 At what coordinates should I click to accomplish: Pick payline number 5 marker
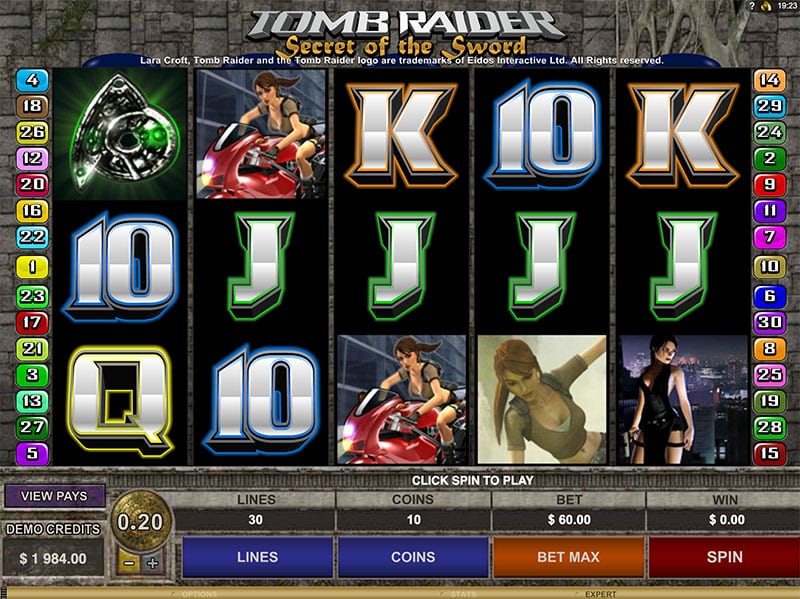pos(33,453)
